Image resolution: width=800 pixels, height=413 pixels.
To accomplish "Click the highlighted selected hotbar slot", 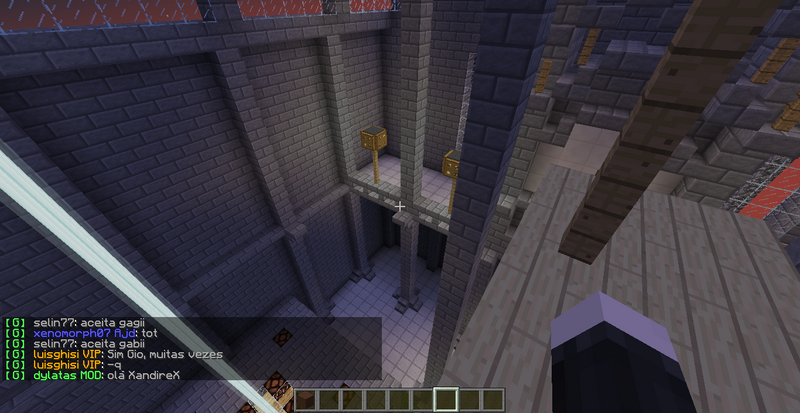I will pos(447,400).
